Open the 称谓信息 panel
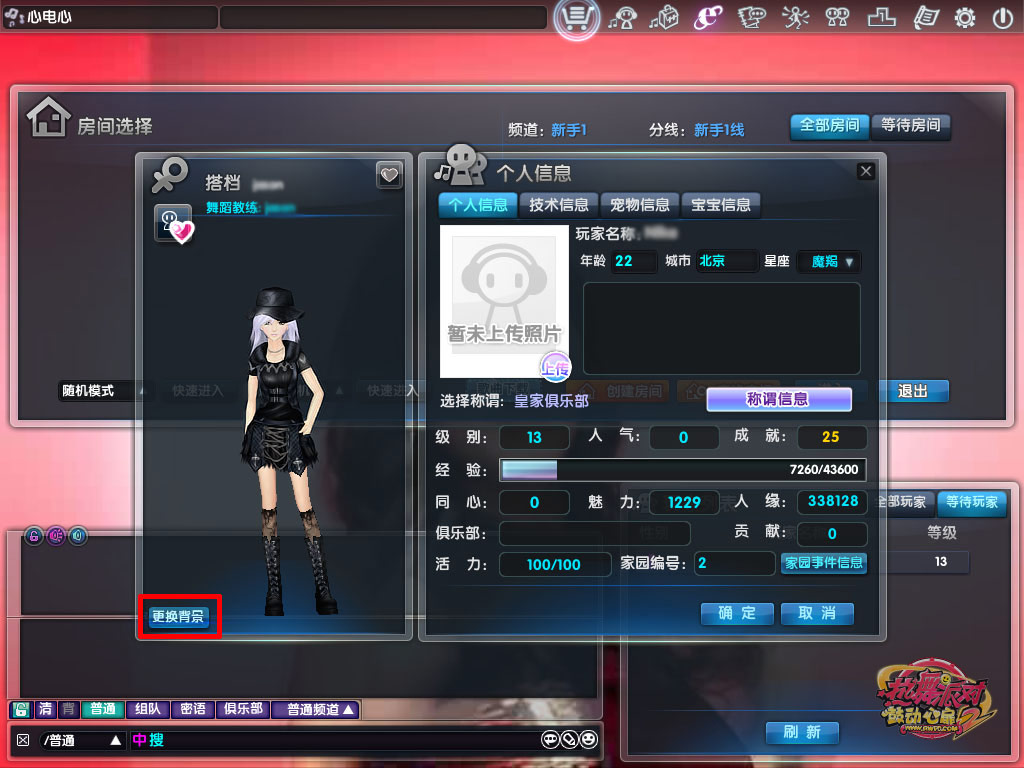1024x768 pixels. tap(778, 399)
